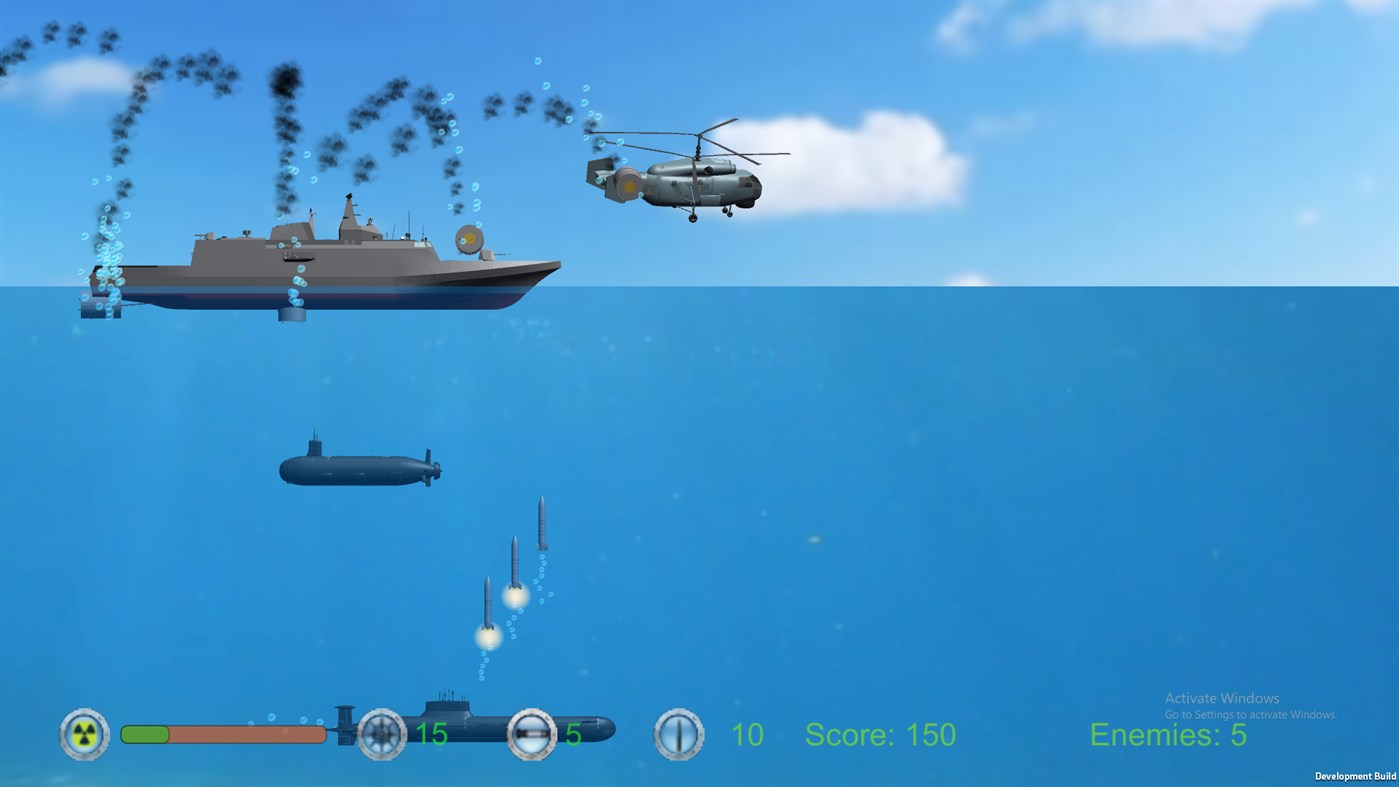Click the green health progress bar
1399x787 pixels.
(146, 733)
